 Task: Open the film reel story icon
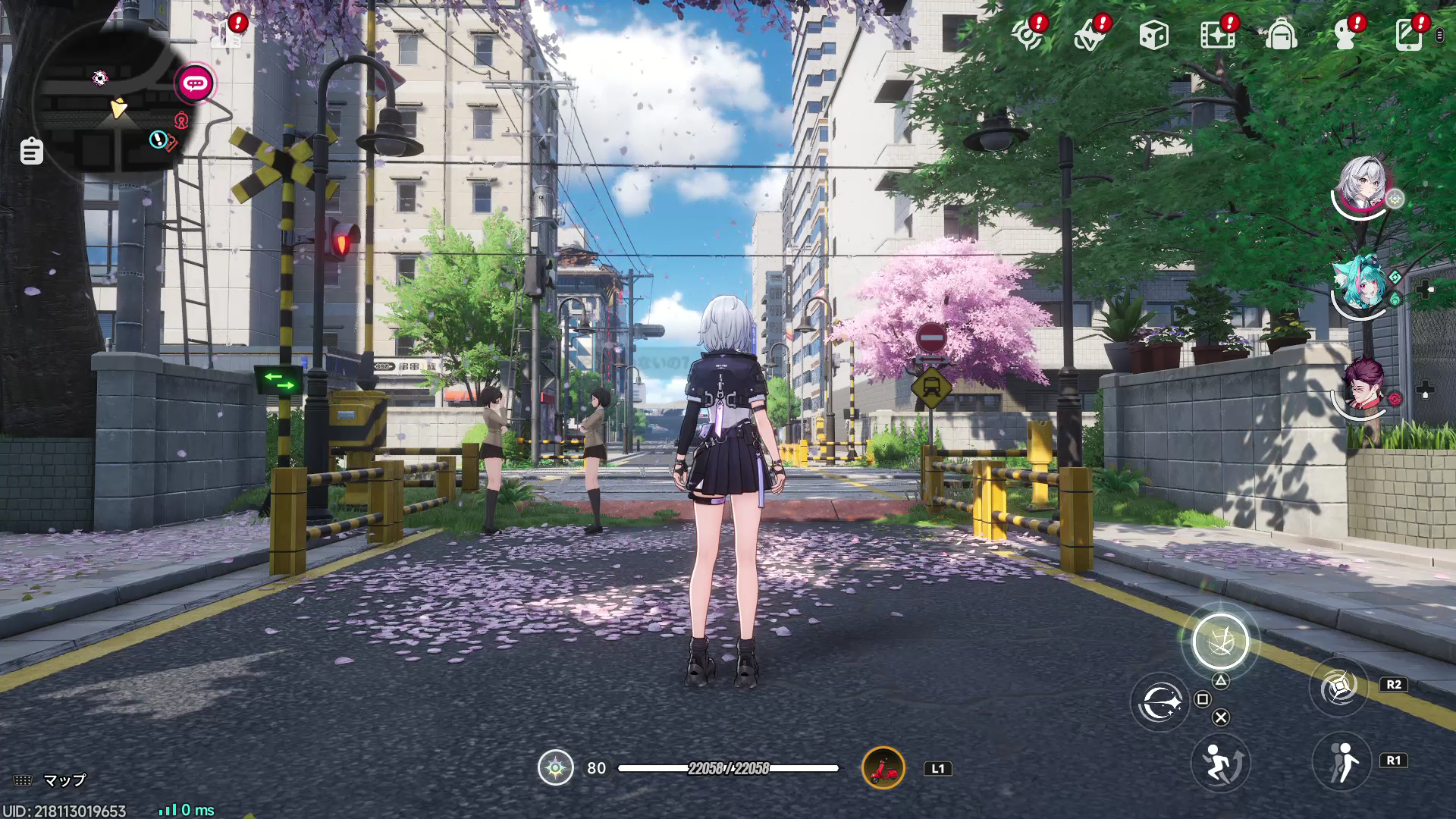pyautogui.click(x=1216, y=35)
